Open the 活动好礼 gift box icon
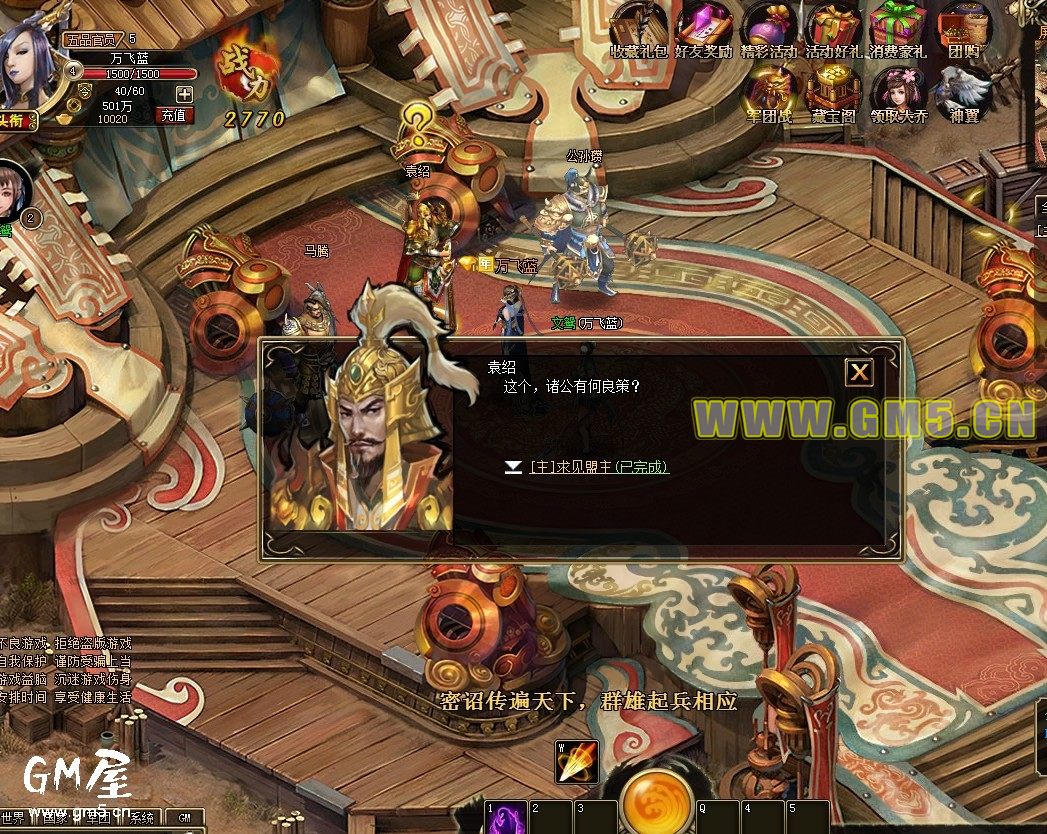Image resolution: width=1047 pixels, height=834 pixels. click(833, 28)
